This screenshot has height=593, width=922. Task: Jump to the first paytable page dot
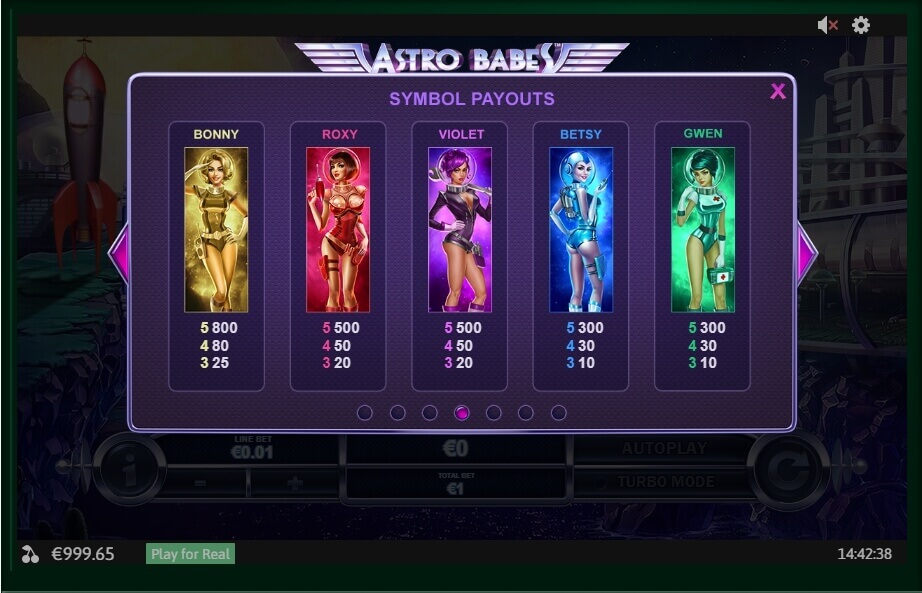click(x=365, y=413)
